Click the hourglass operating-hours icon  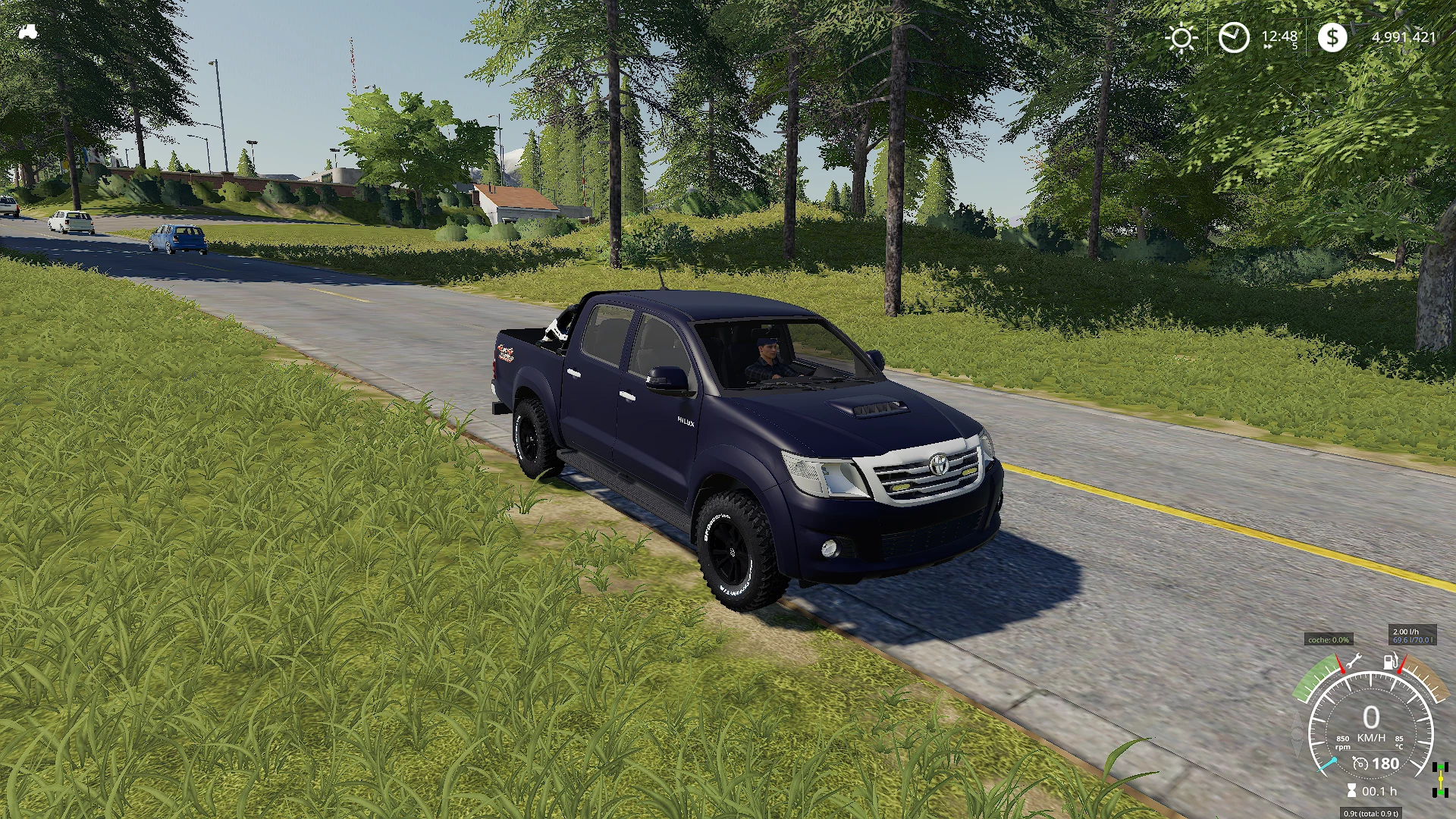click(1352, 790)
